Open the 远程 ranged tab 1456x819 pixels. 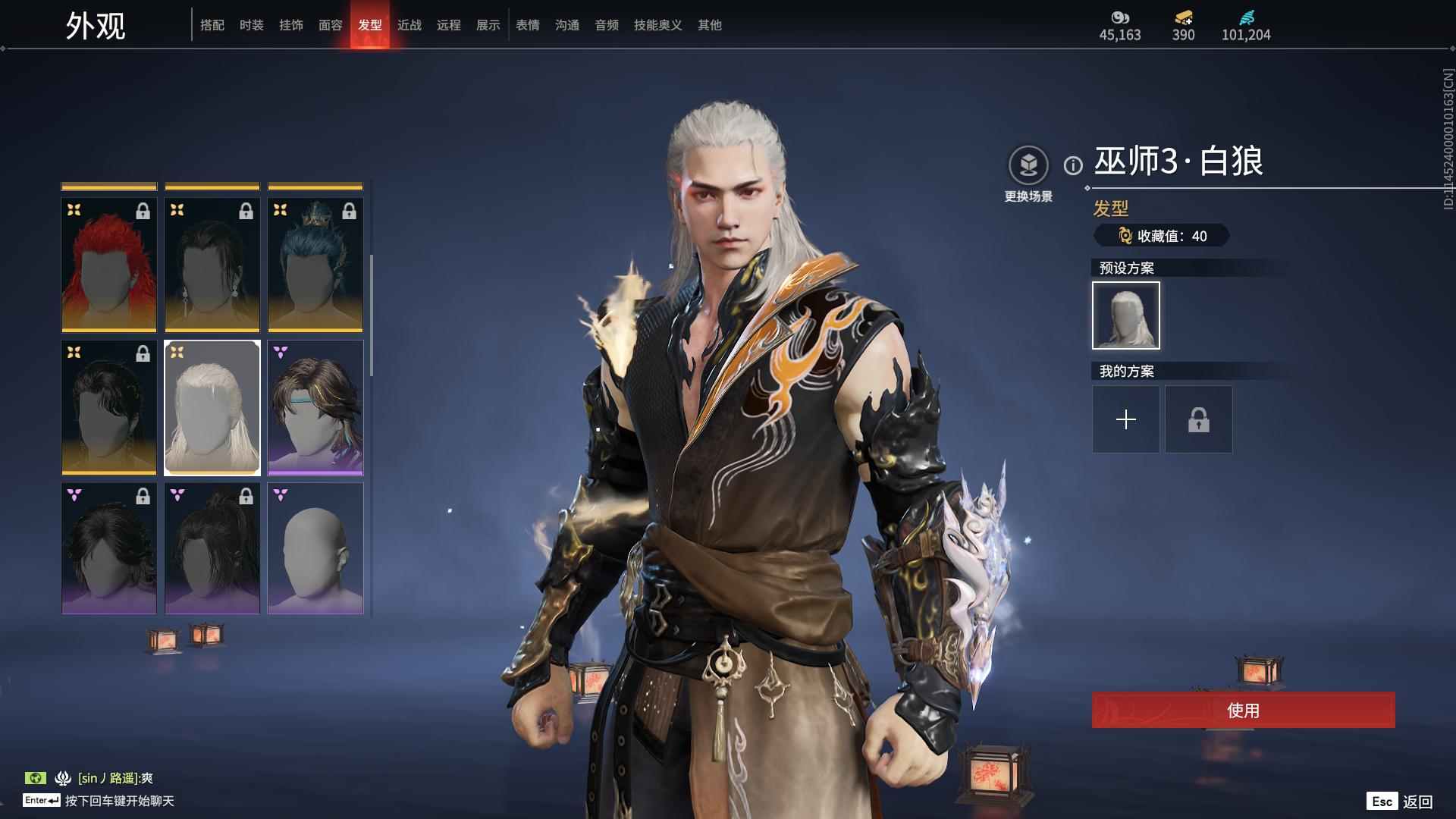449,25
